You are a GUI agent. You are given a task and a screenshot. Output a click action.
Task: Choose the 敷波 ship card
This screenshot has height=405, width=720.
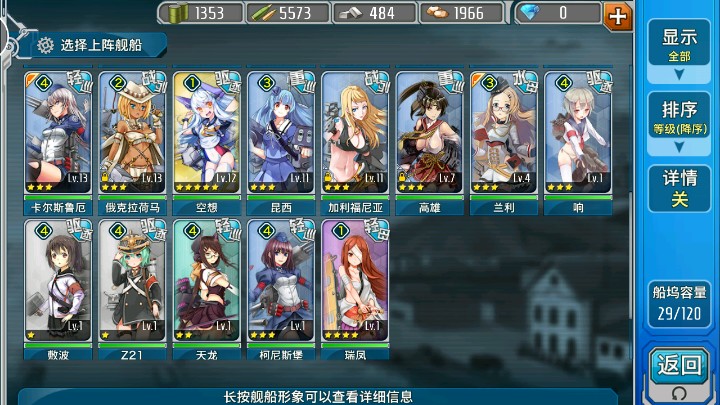click(x=58, y=283)
